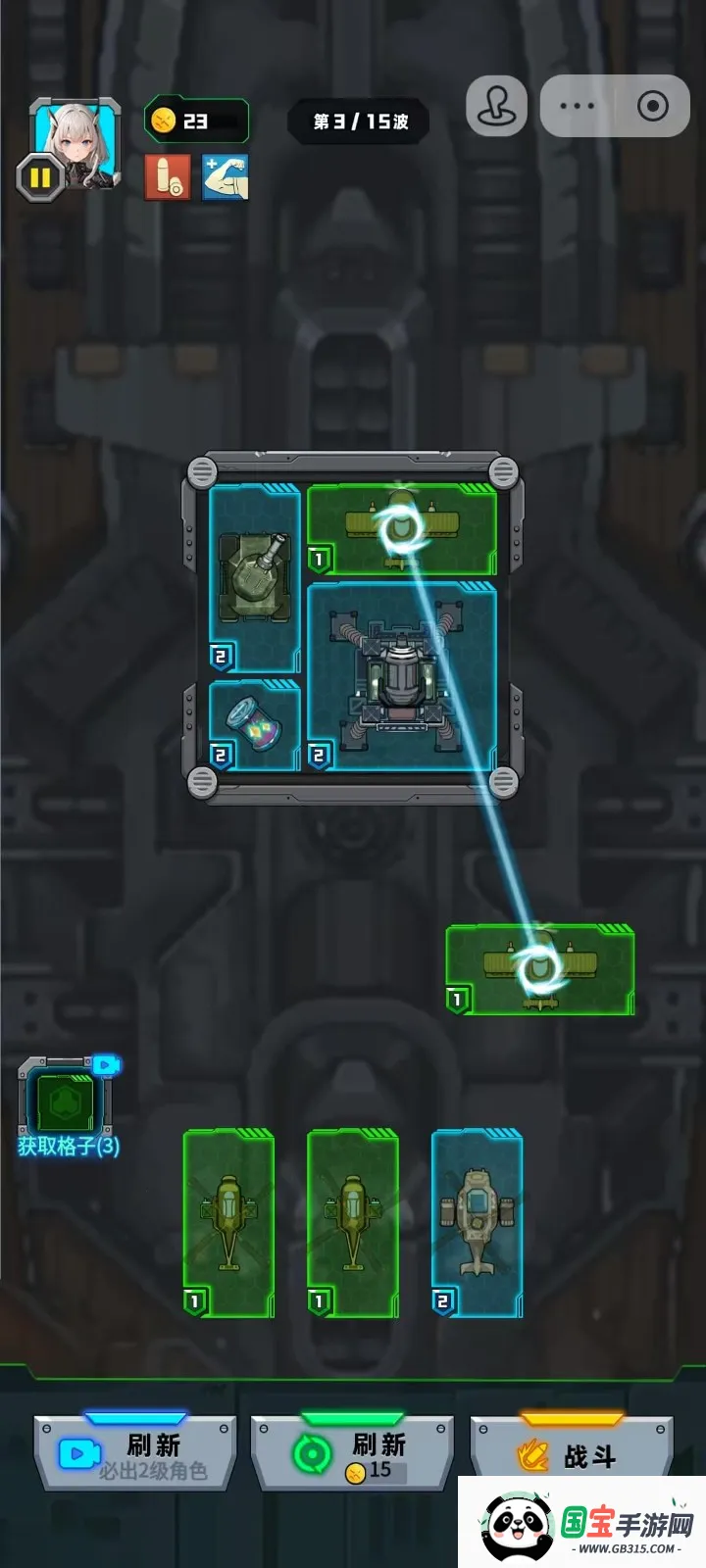Click the flexed arm strength buff icon

(x=226, y=177)
